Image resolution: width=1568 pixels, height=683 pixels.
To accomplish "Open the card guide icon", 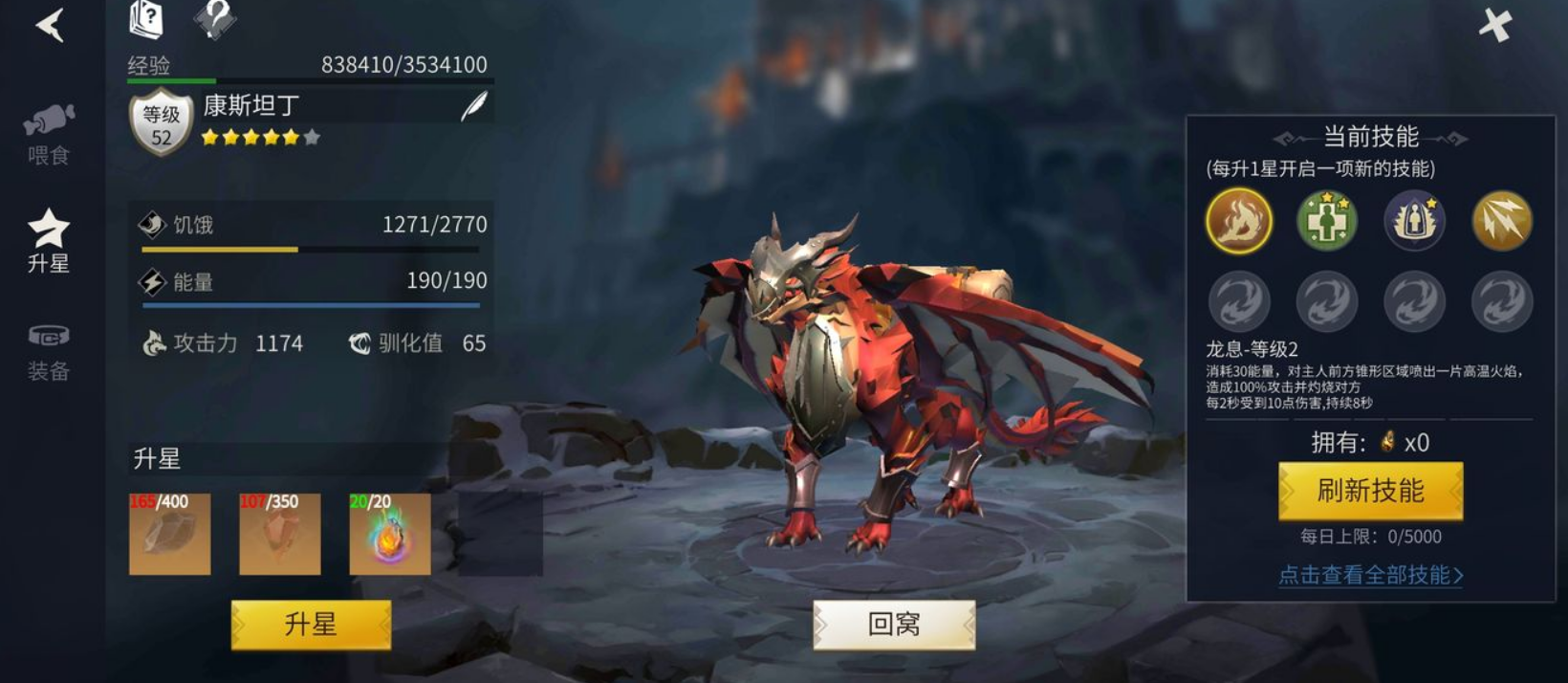I will (x=147, y=19).
